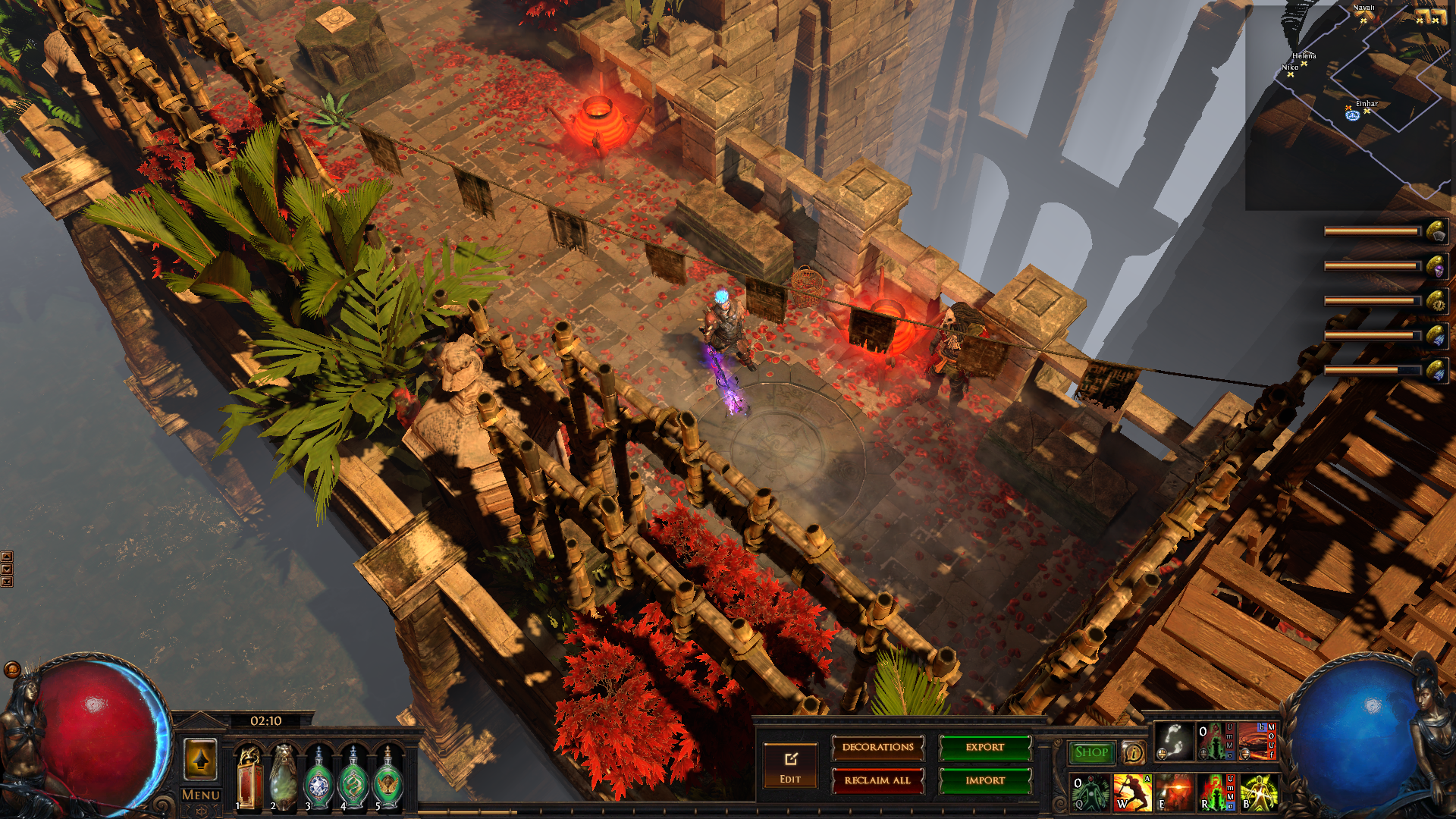This screenshot has width=1456, height=819.
Task: Select the egg with purple ring icon
Action: (1437, 267)
